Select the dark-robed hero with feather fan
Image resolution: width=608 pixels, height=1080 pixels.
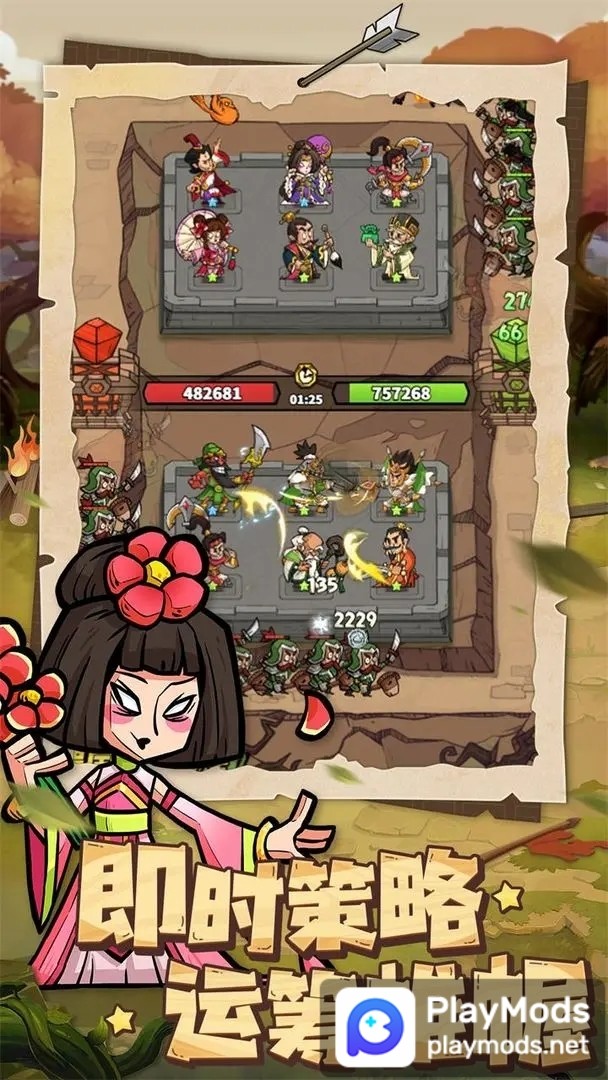(303, 247)
